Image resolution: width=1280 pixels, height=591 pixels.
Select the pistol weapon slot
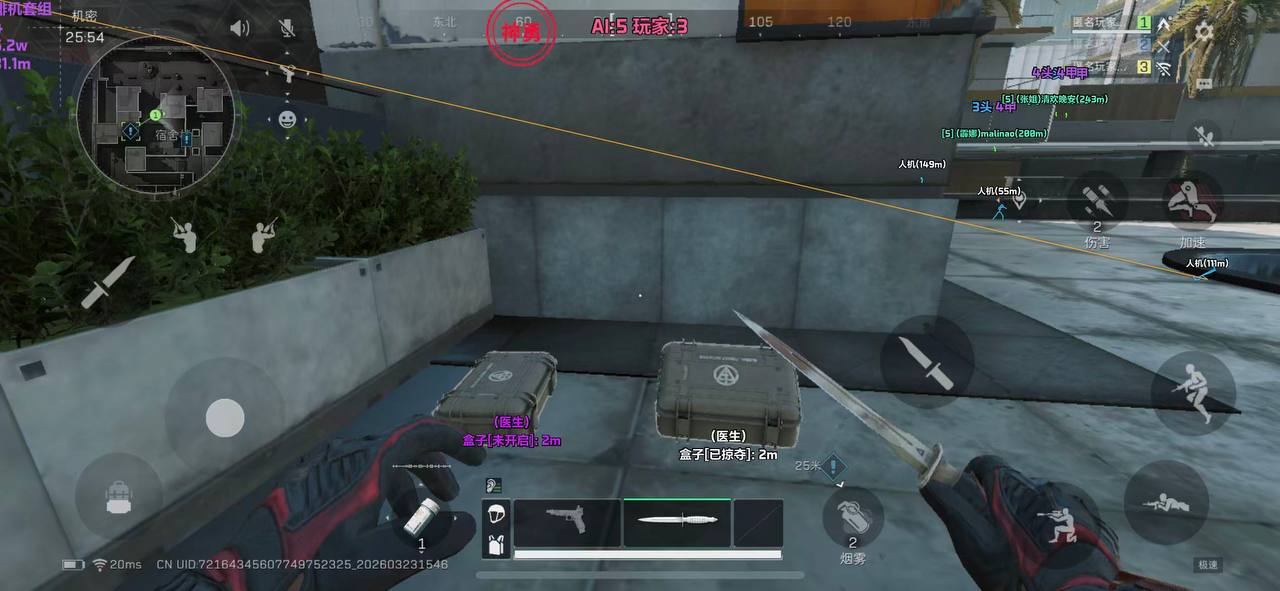(567, 522)
